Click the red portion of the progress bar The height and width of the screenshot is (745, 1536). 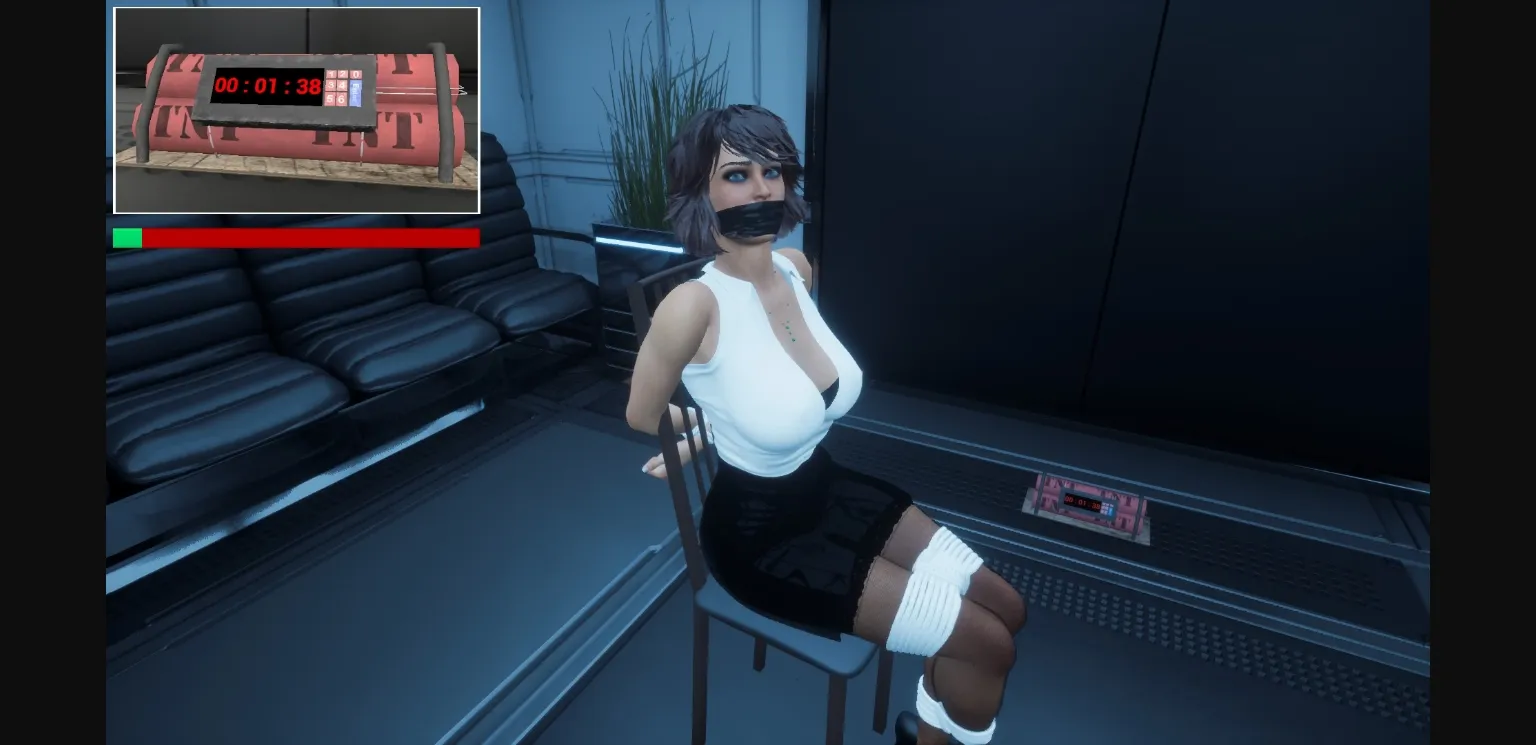click(x=310, y=238)
